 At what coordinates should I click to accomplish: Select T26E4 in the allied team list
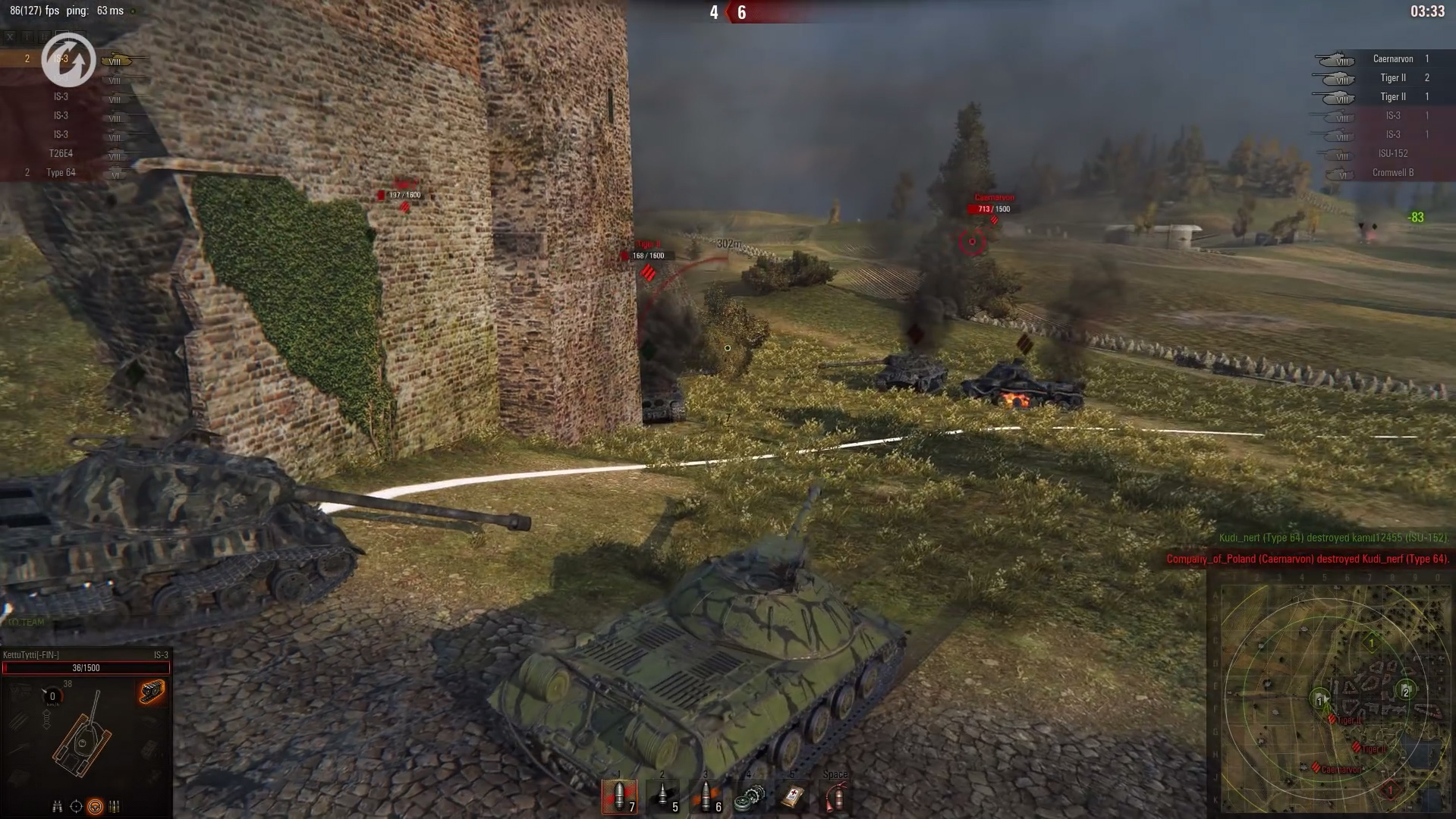61,154
